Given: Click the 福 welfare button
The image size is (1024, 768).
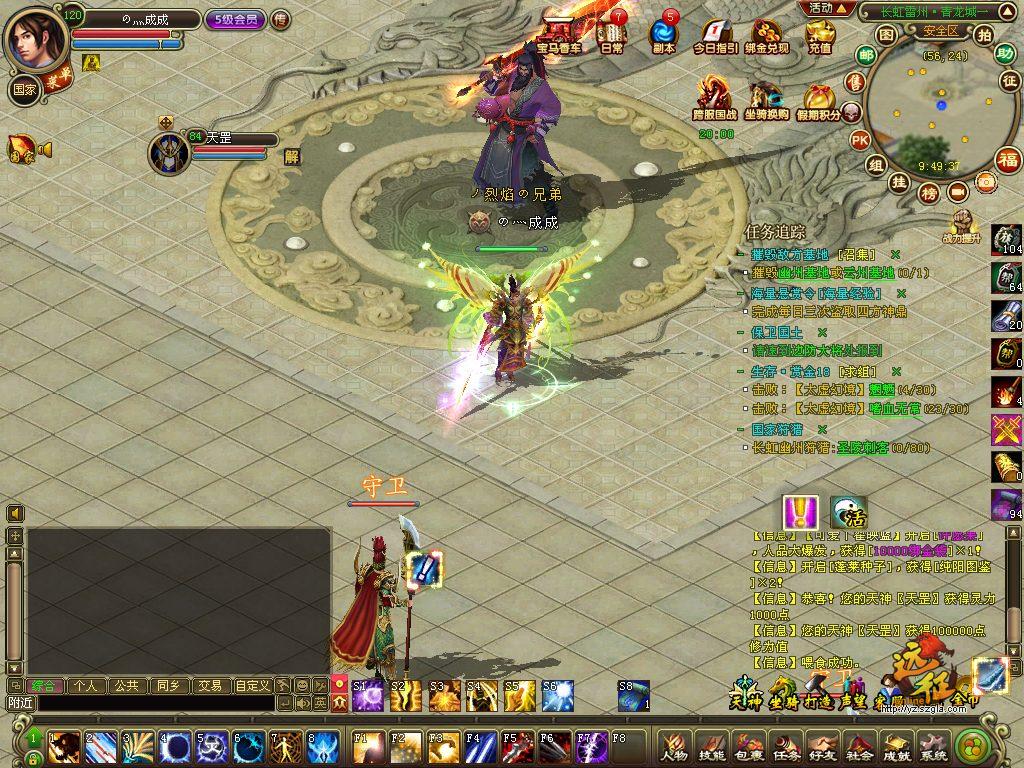Looking at the screenshot, I should [1008, 159].
